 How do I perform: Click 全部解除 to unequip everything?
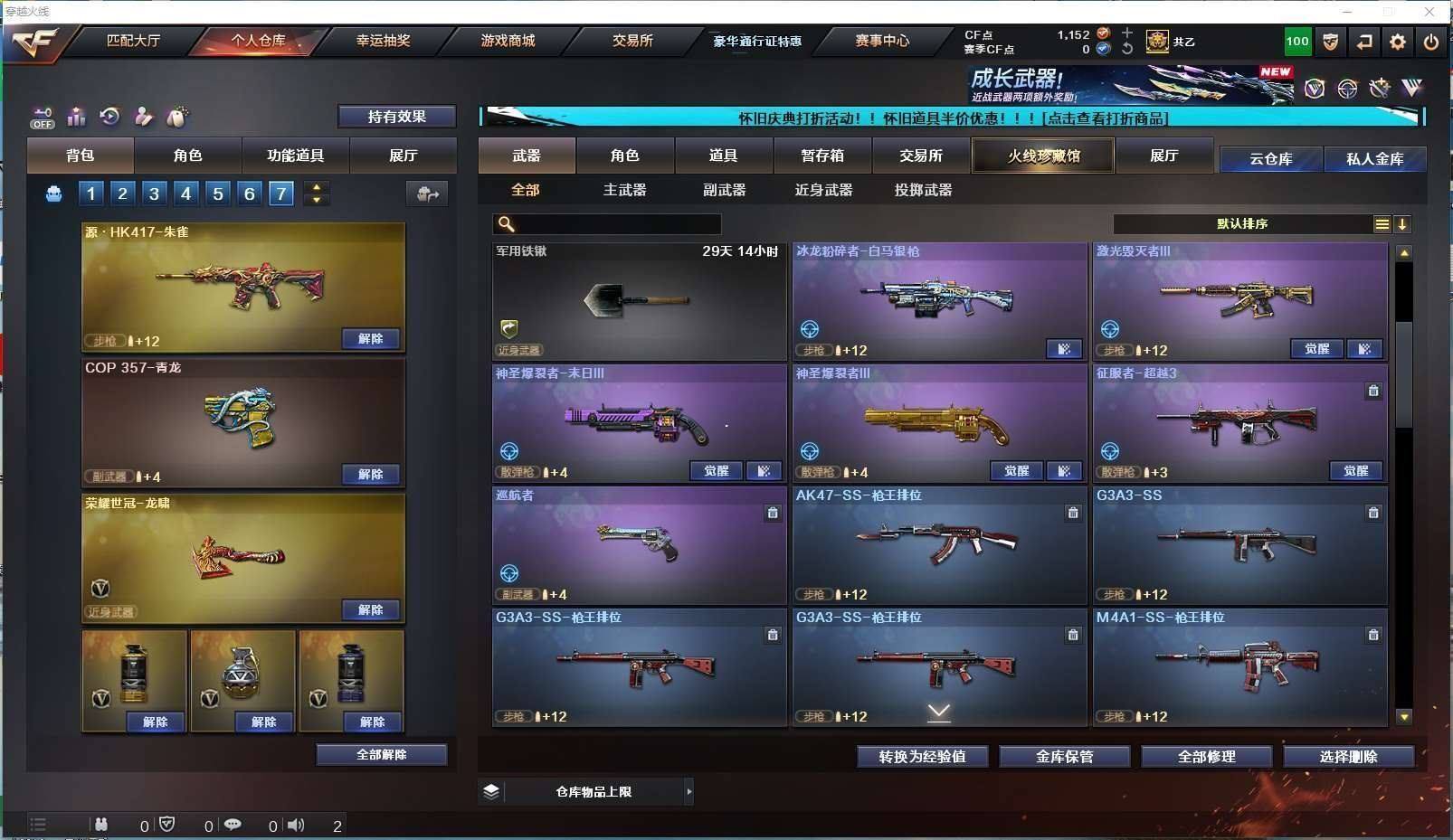(x=381, y=754)
